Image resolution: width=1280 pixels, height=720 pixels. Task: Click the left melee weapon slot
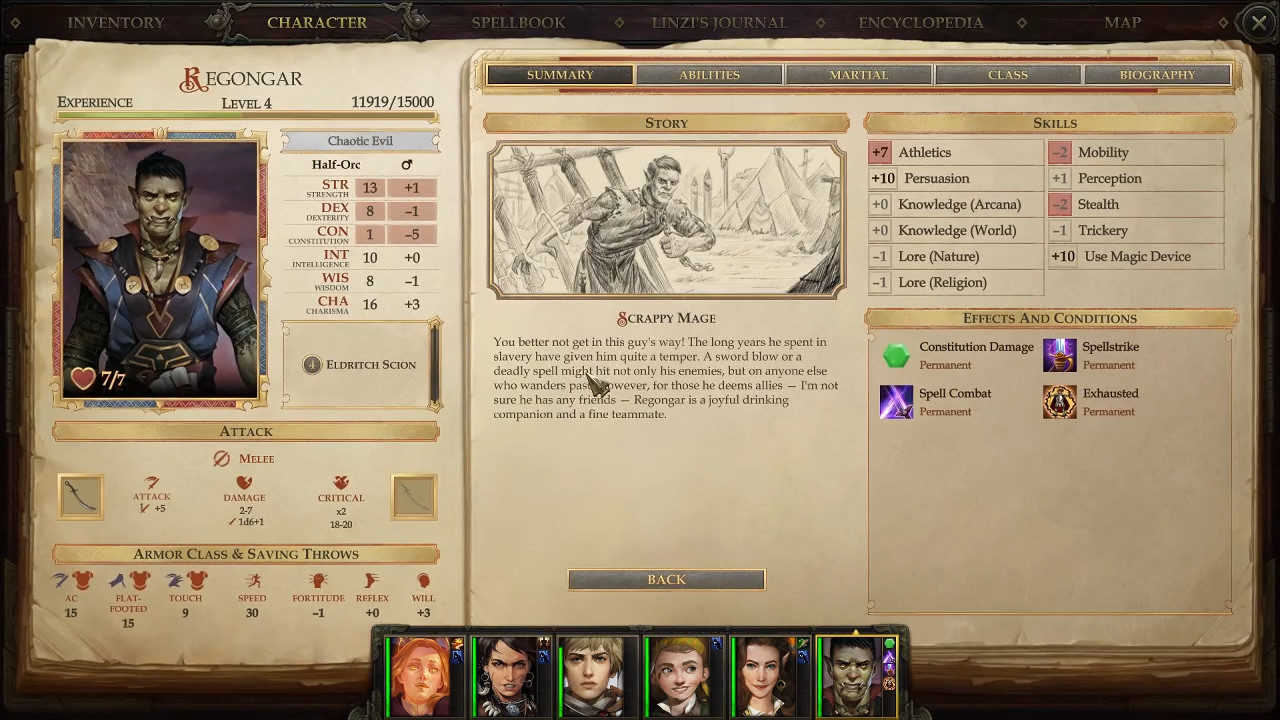point(81,496)
